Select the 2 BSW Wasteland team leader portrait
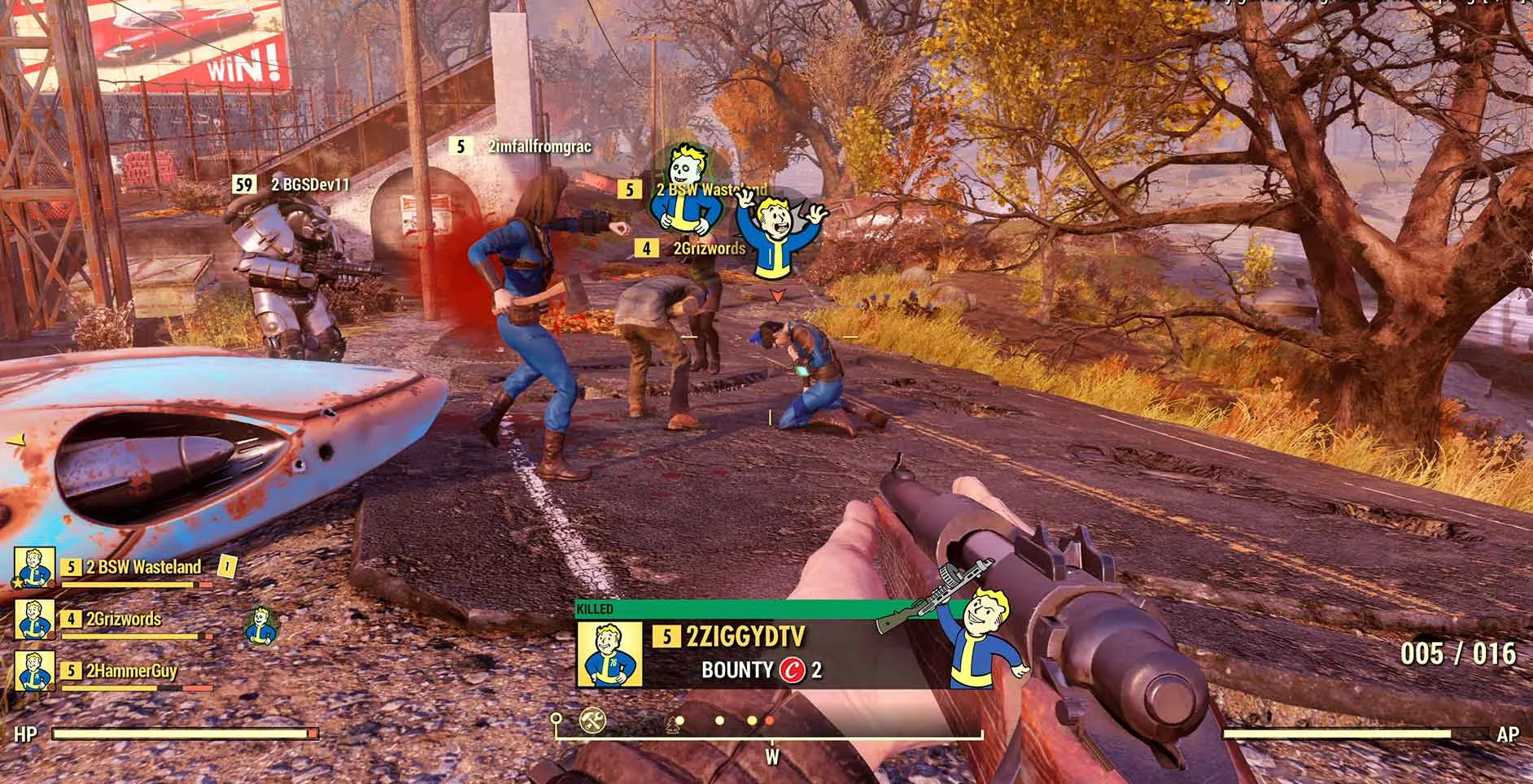This screenshot has width=1533, height=784. 33,568
